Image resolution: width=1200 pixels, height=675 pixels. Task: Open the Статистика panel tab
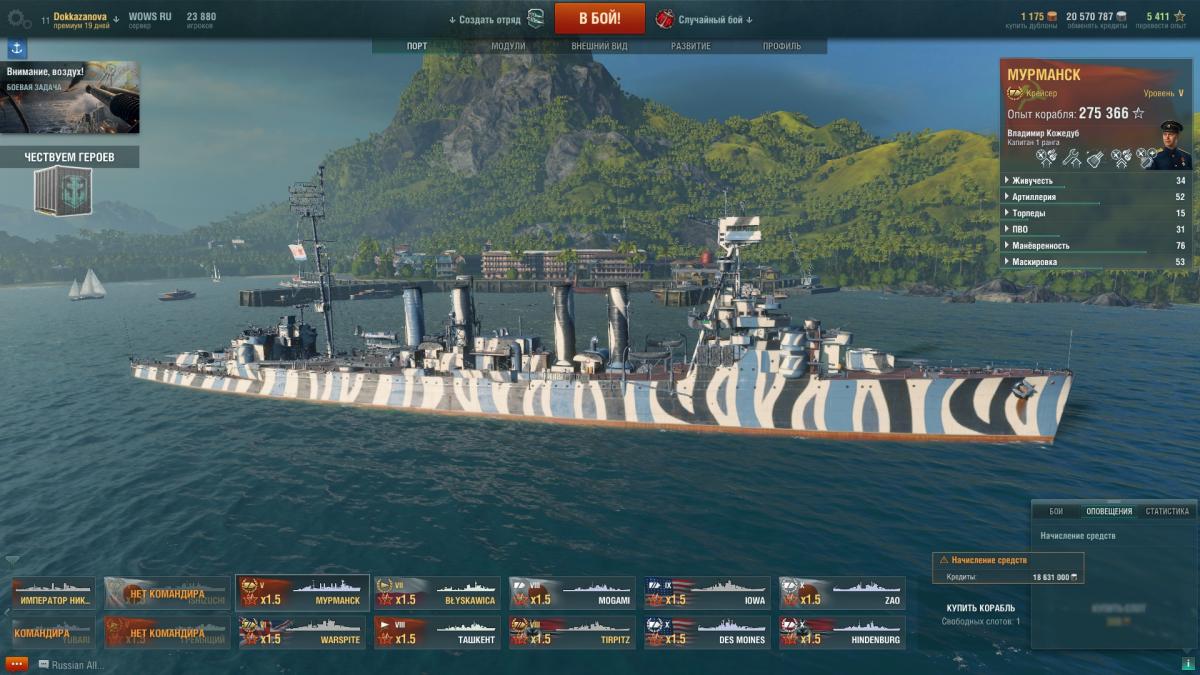tap(1167, 511)
